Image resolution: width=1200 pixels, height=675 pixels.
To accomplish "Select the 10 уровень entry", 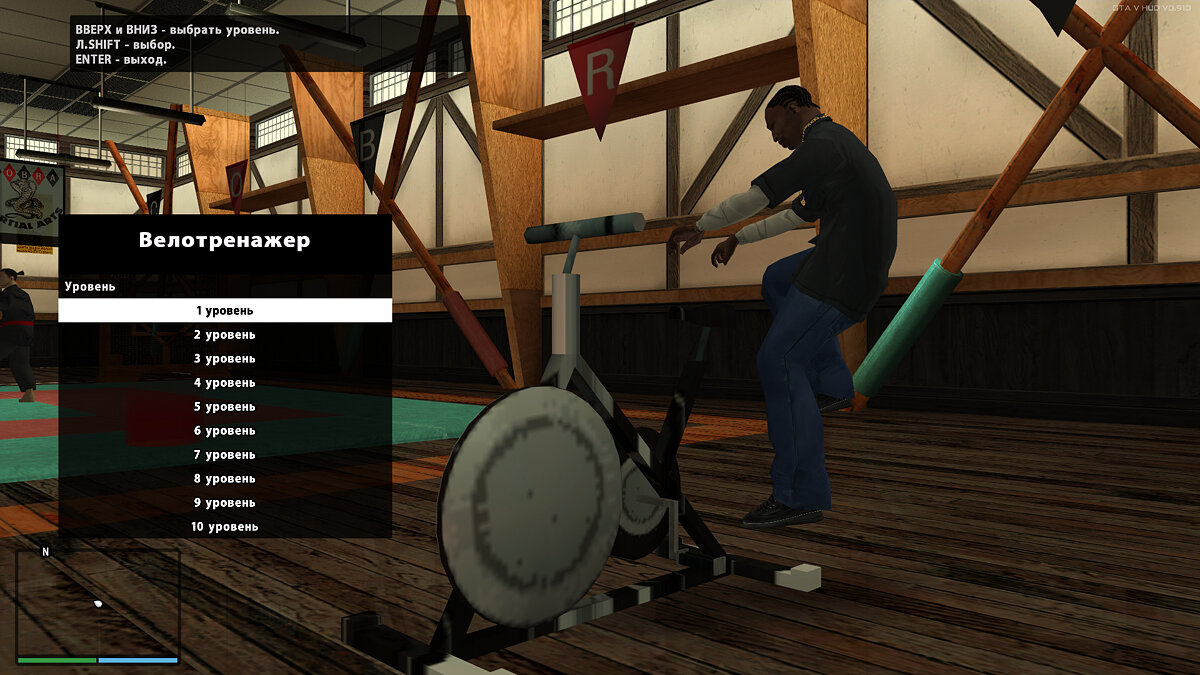I will 225,527.
